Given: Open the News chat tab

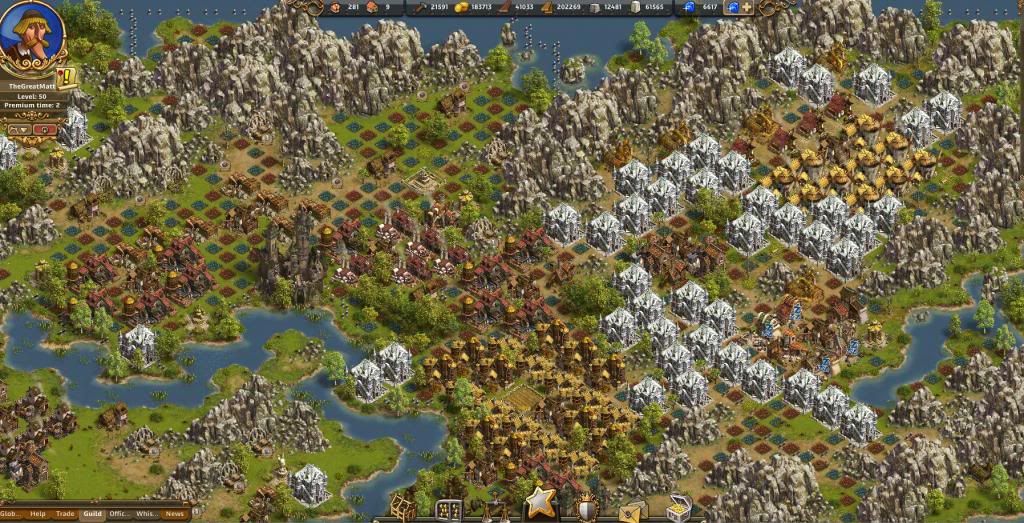Looking at the screenshot, I should [174, 514].
